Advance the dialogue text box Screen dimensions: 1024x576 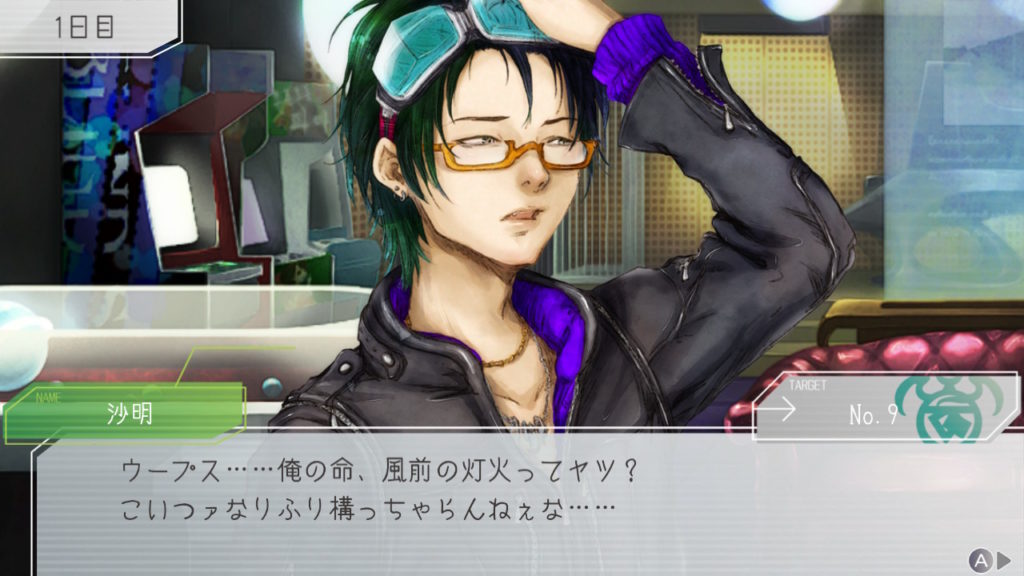[989, 559]
